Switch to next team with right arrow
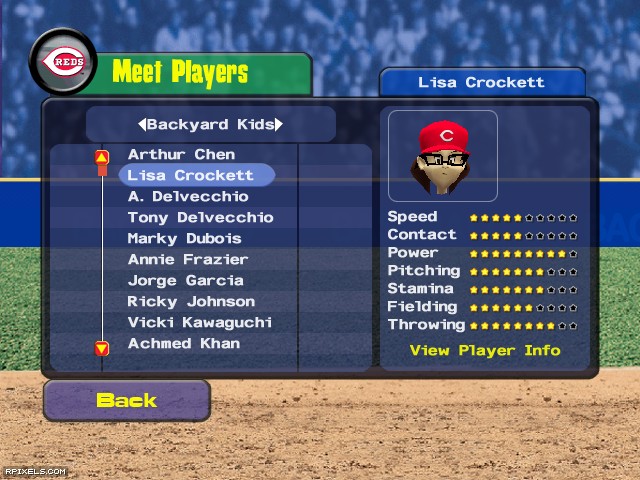The image size is (640, 480). [x=279, y=125]
